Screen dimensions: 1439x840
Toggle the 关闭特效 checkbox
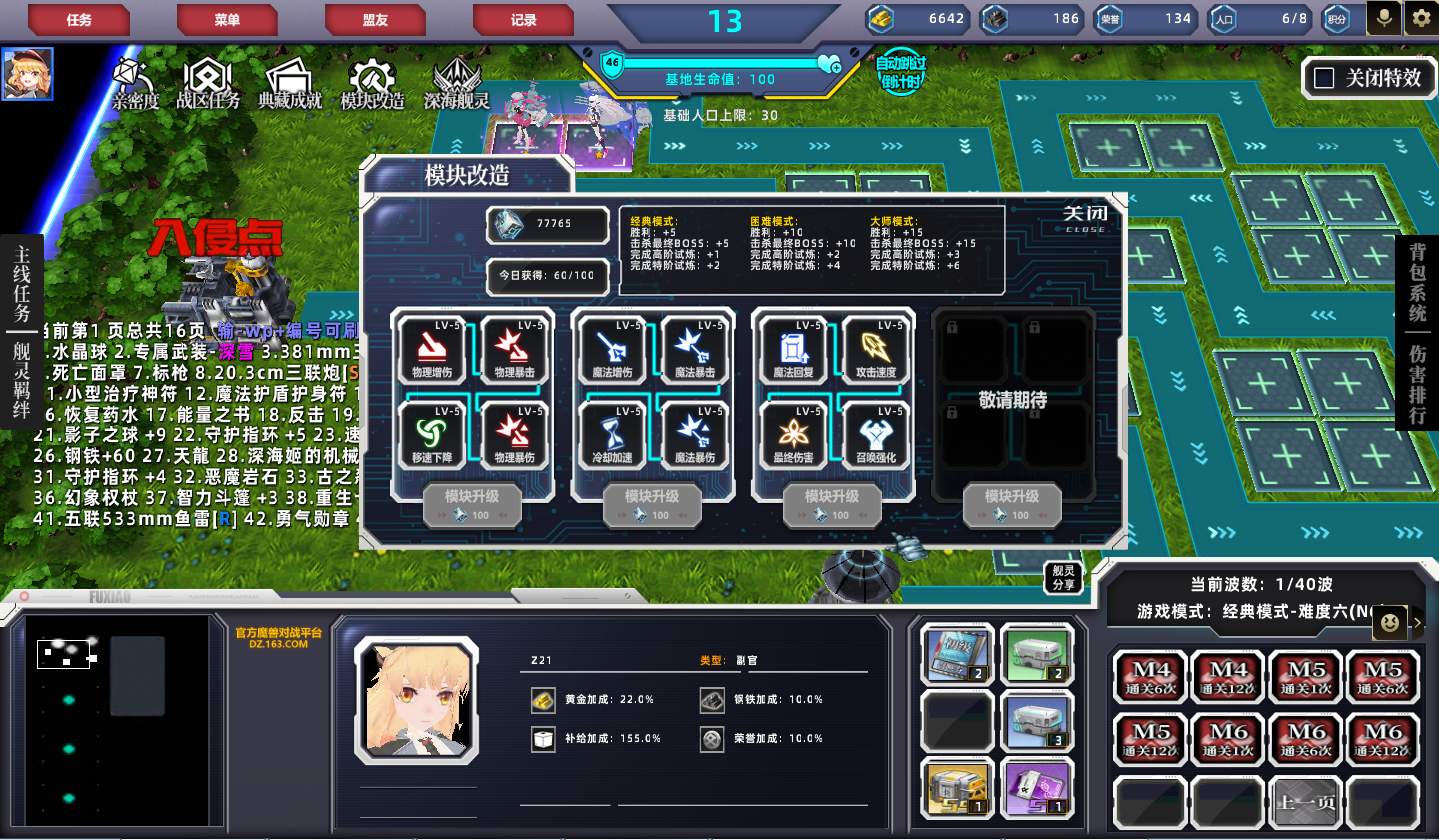[1325, 78]
